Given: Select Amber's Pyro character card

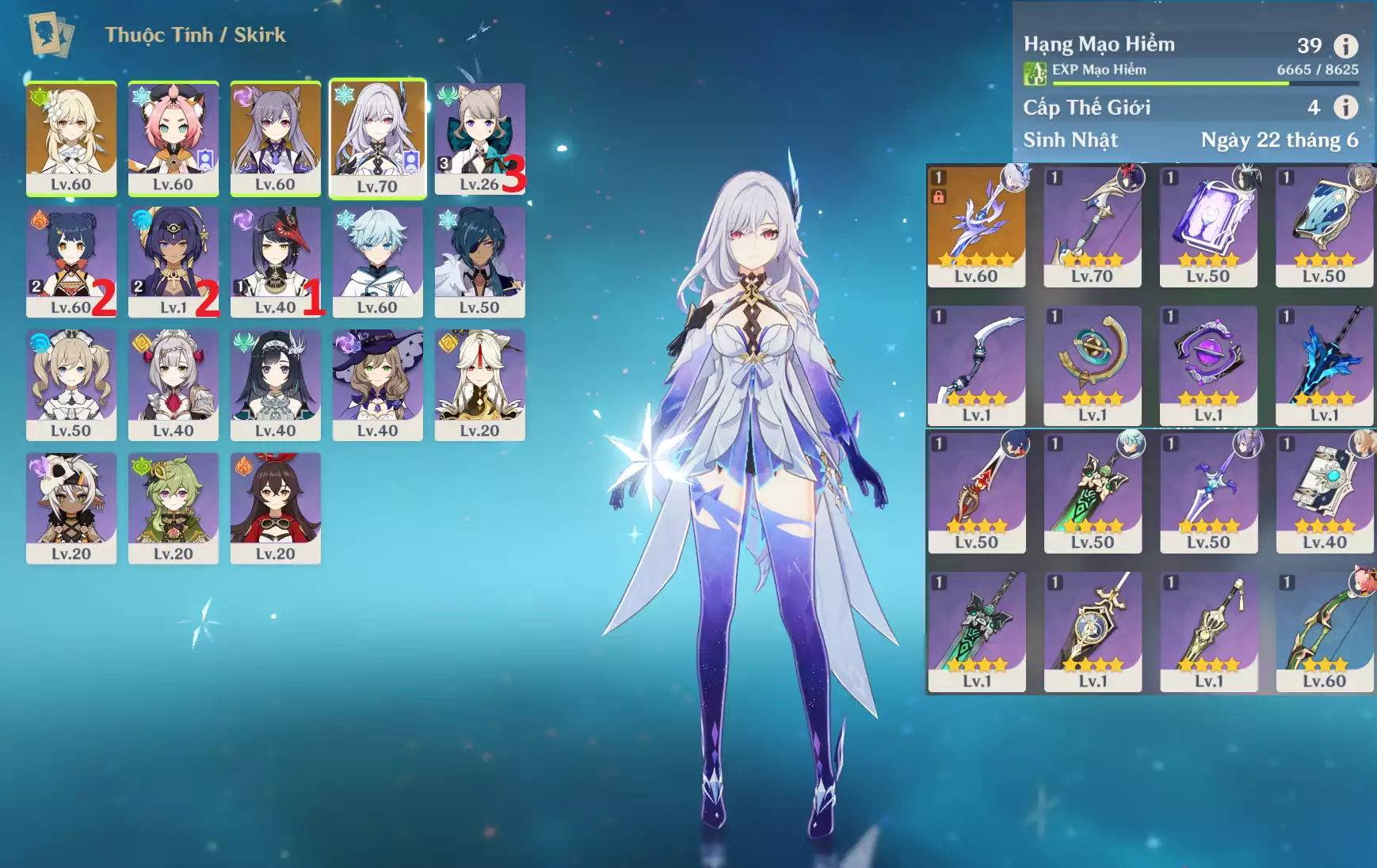Looking at the screenshot, I should (275, 508).
